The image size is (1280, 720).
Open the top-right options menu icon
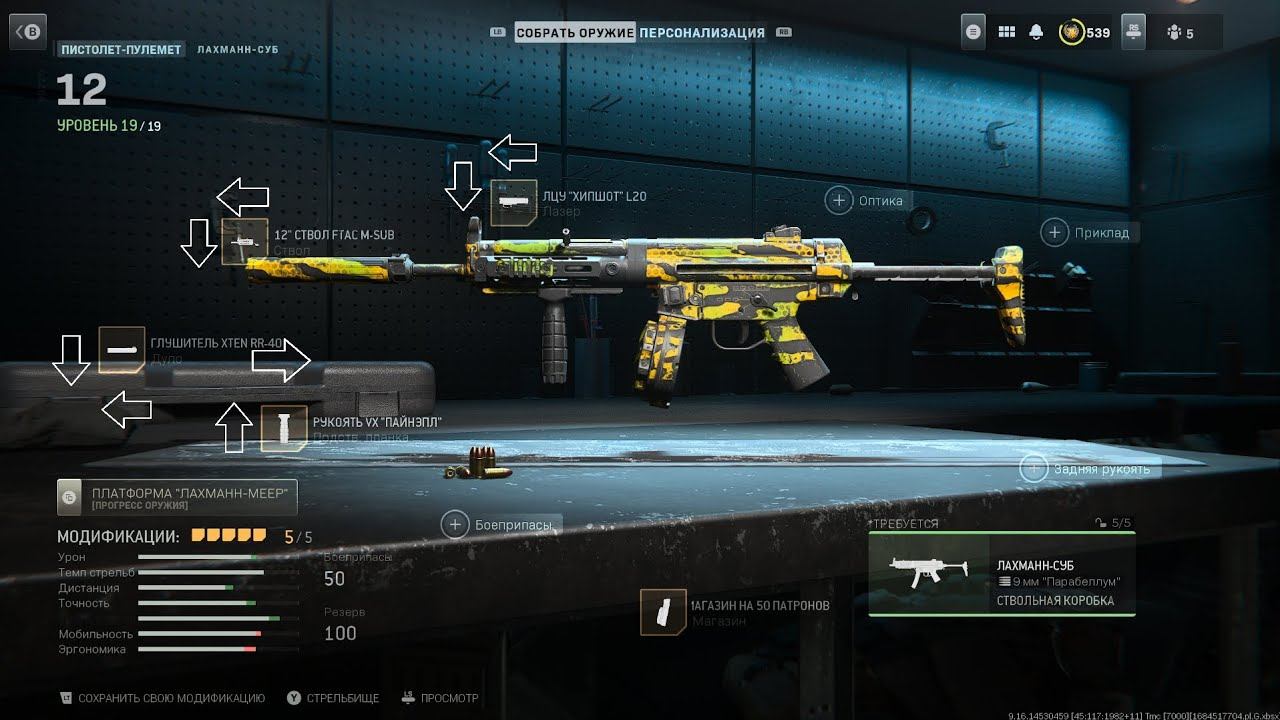tap(974, 32)
